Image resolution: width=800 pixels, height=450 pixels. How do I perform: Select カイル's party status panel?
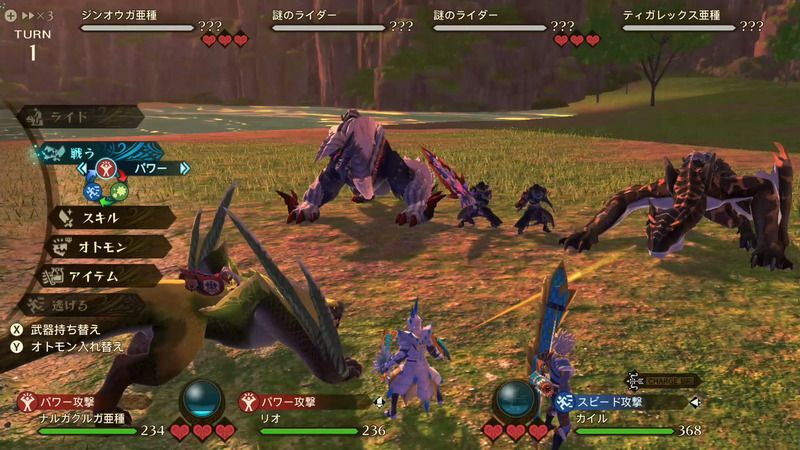(x=630, y=416)
